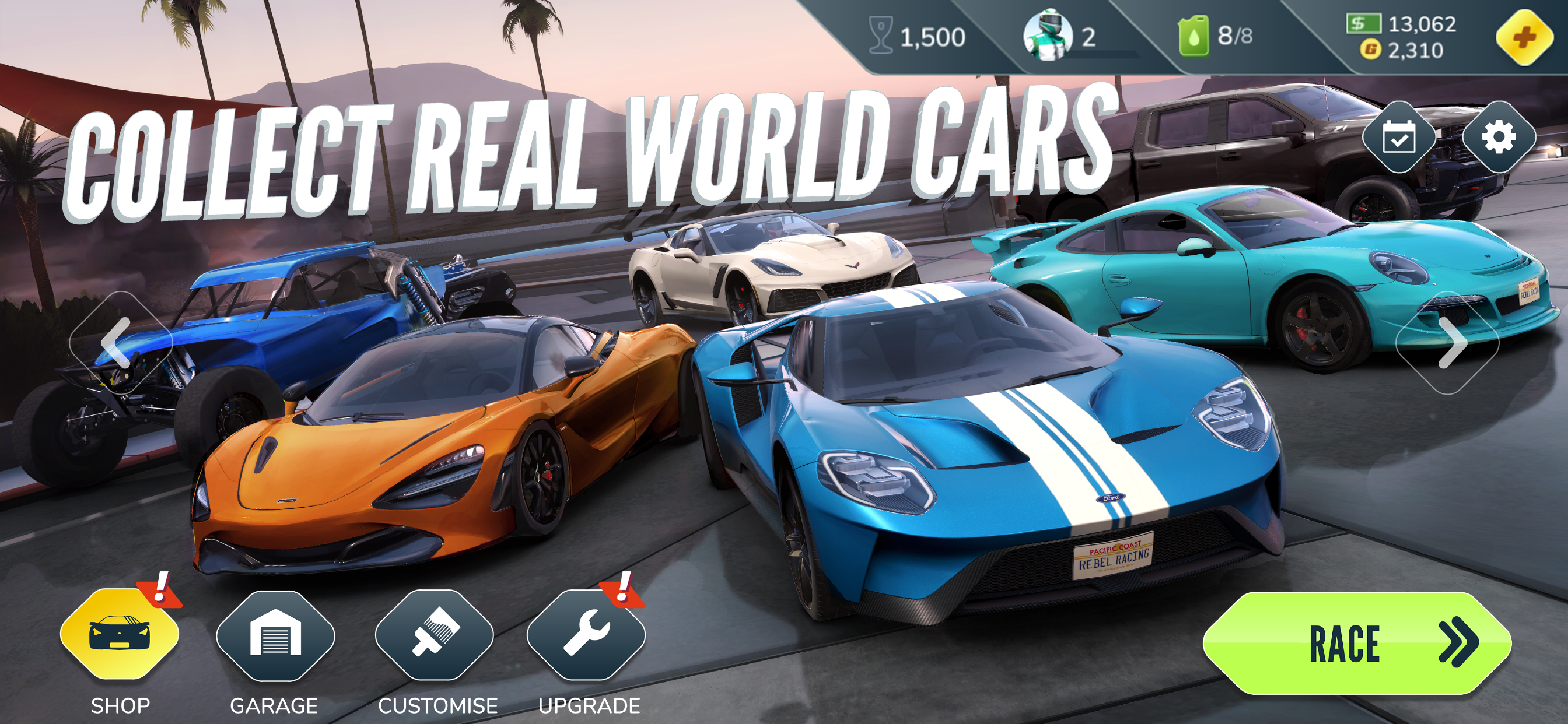Open the daily events calendar icon

(1400, 139)
